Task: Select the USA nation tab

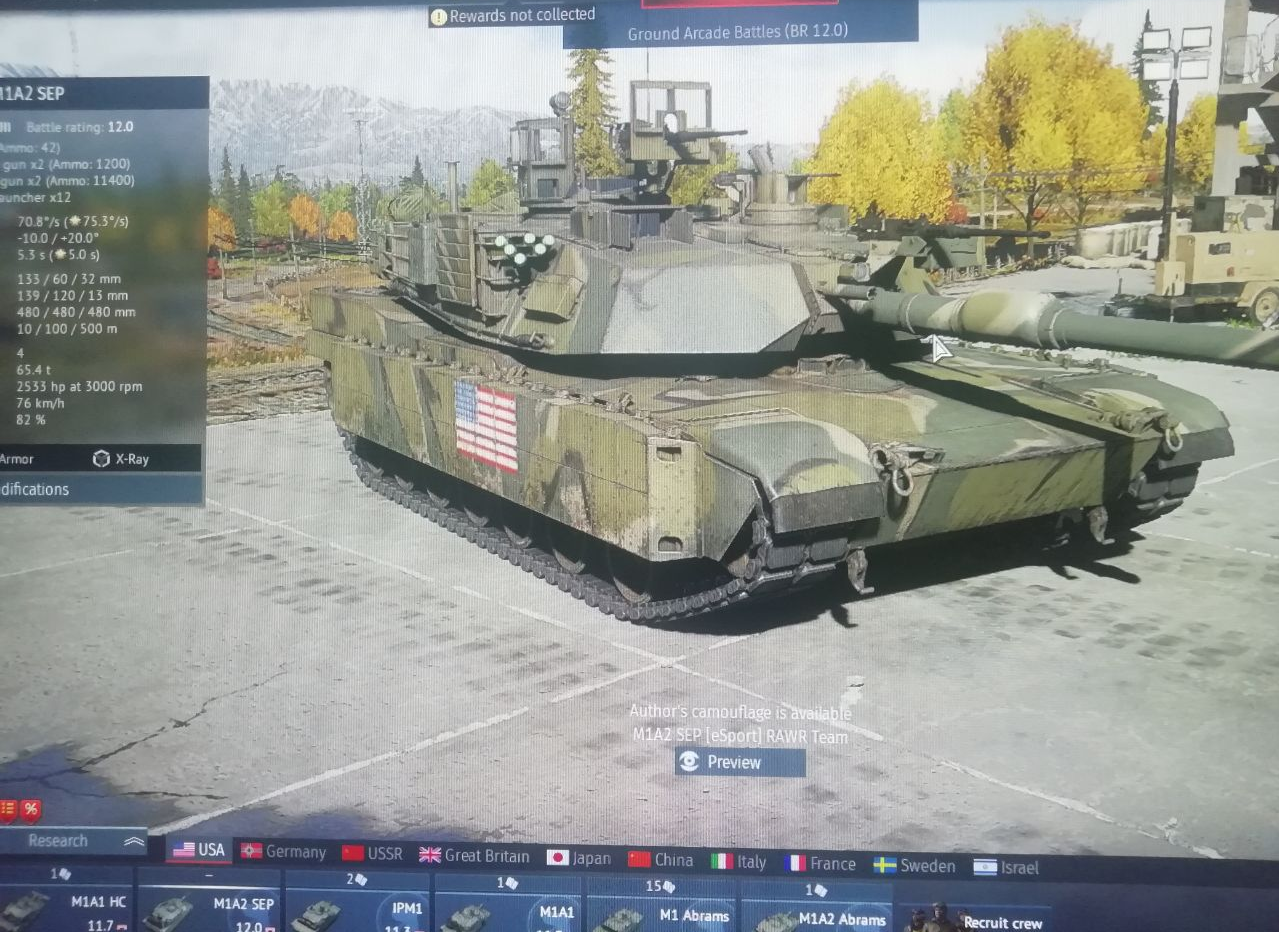Action: point(199,850)
